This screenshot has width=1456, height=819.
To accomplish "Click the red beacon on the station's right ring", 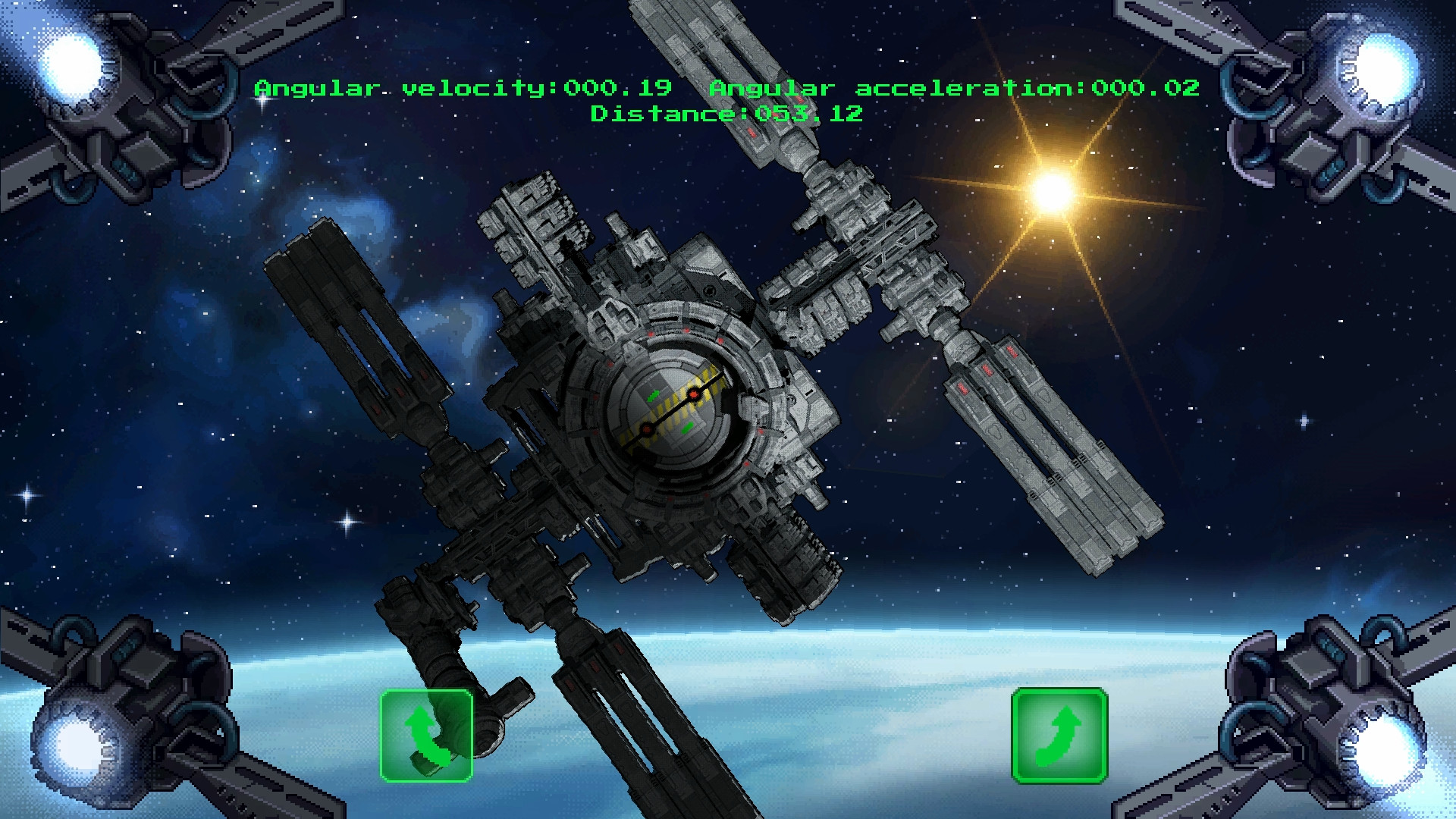I will (761, 432).
